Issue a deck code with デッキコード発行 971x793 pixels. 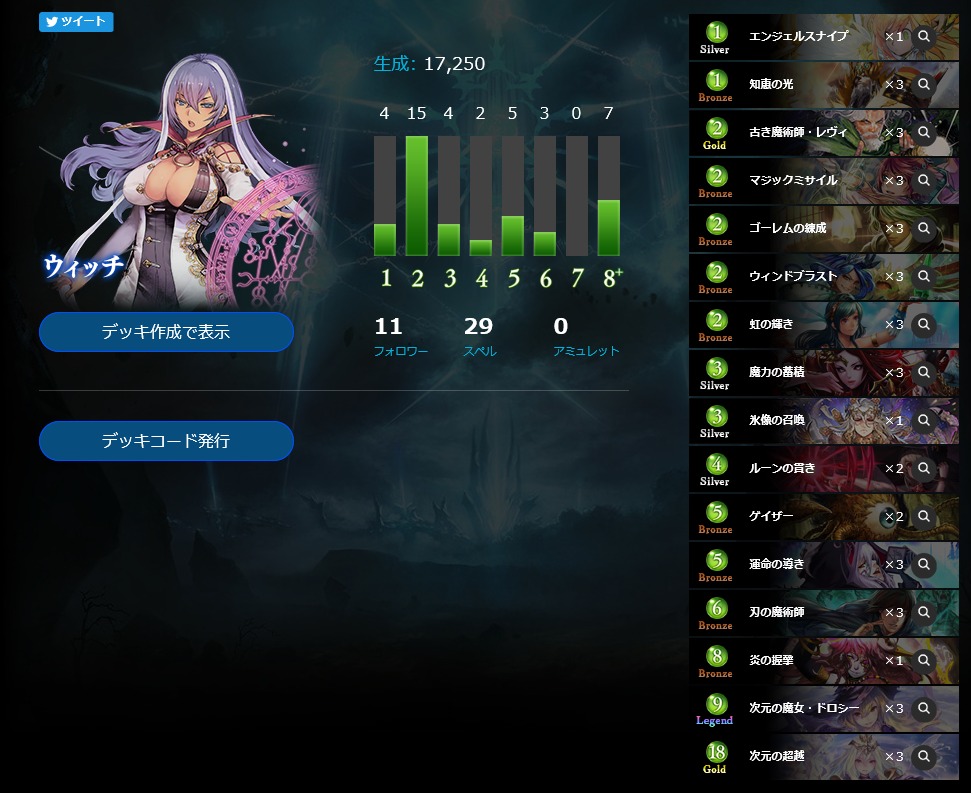point(166,441)
